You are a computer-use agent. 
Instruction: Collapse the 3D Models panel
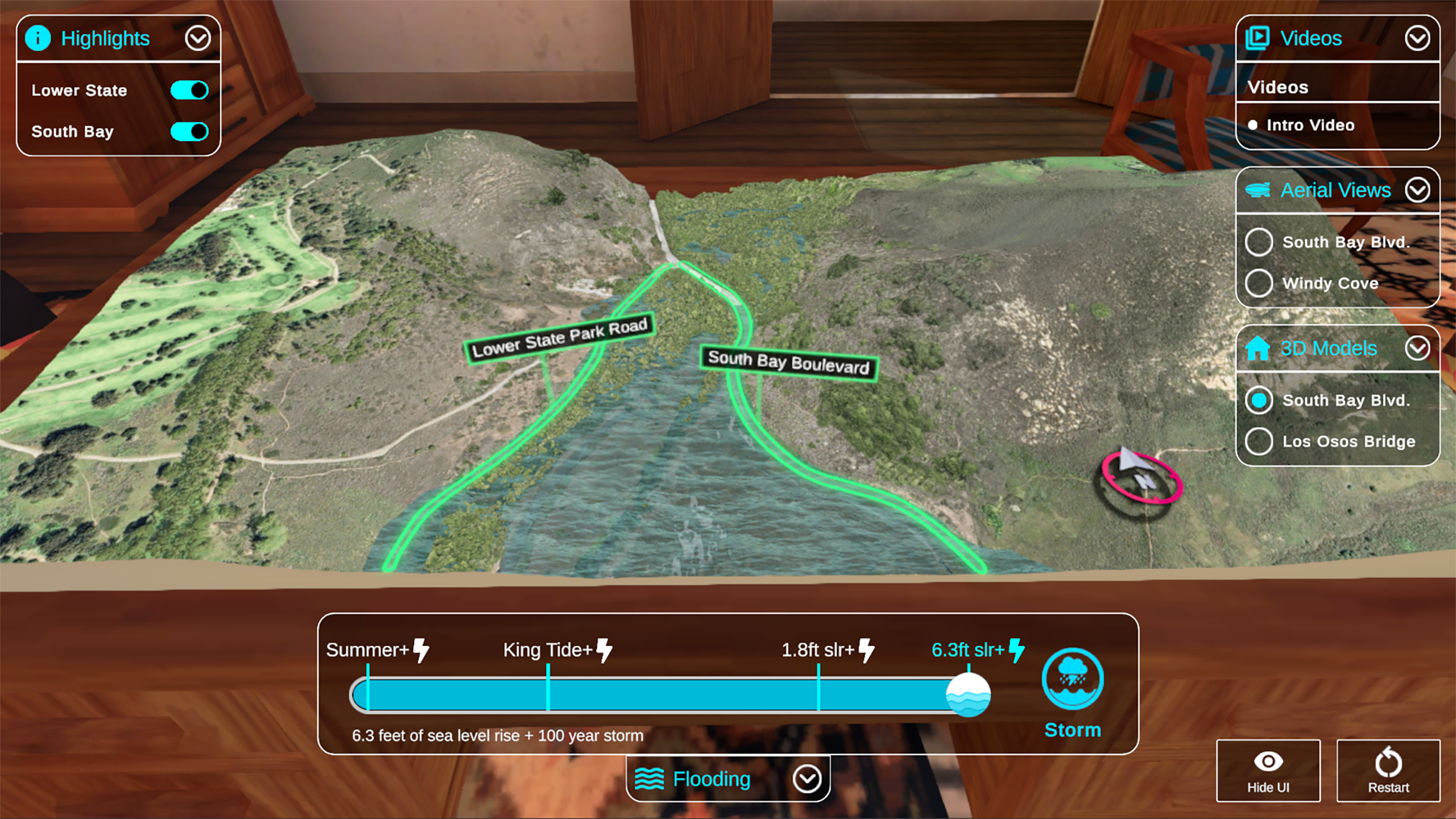(1417, 348)
